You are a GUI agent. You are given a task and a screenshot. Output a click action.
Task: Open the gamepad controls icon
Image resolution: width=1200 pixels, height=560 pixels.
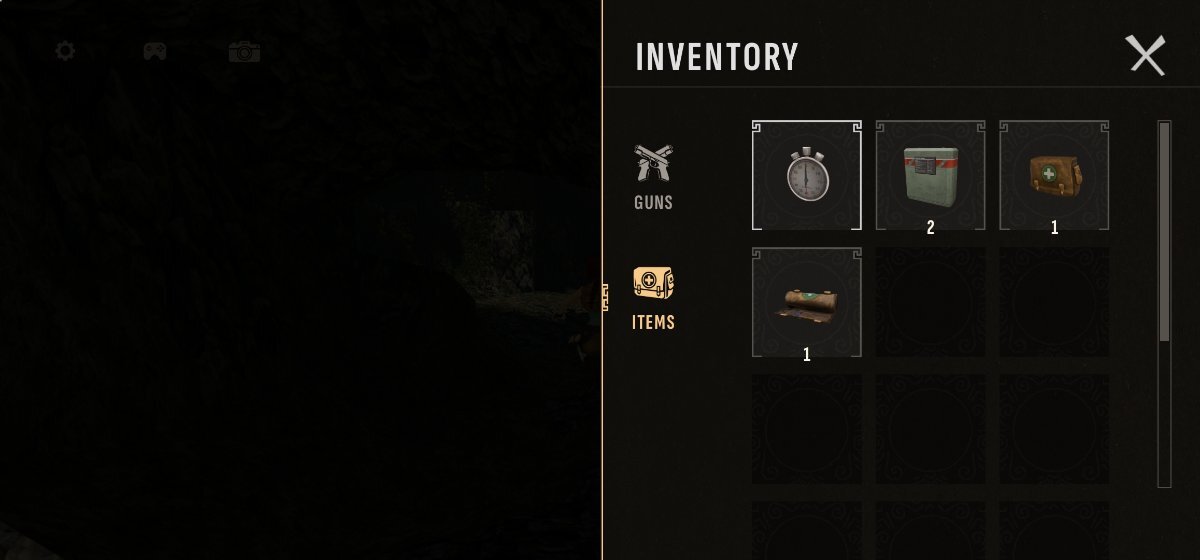154,51
